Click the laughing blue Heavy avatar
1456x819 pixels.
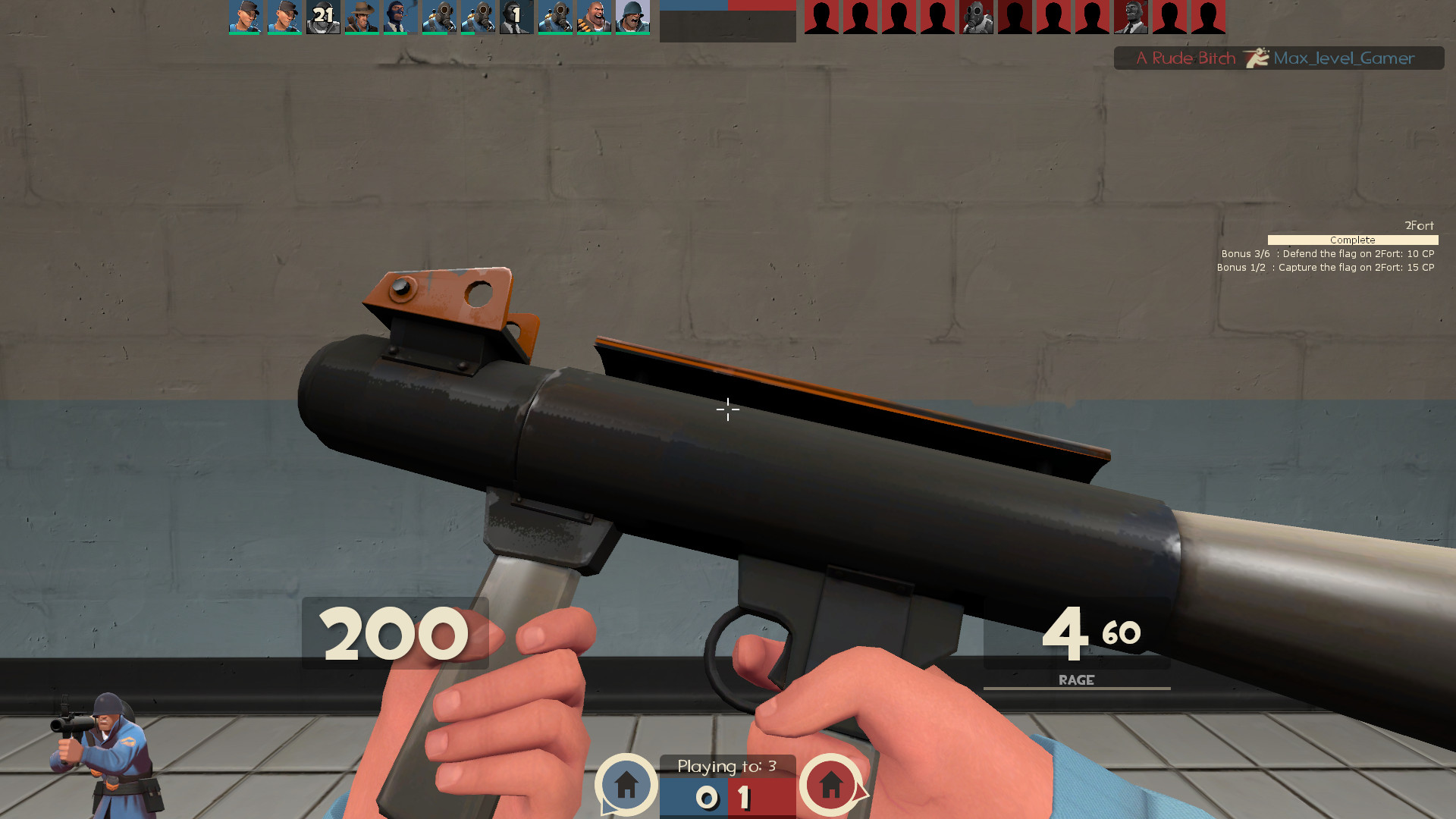point(595,17)
